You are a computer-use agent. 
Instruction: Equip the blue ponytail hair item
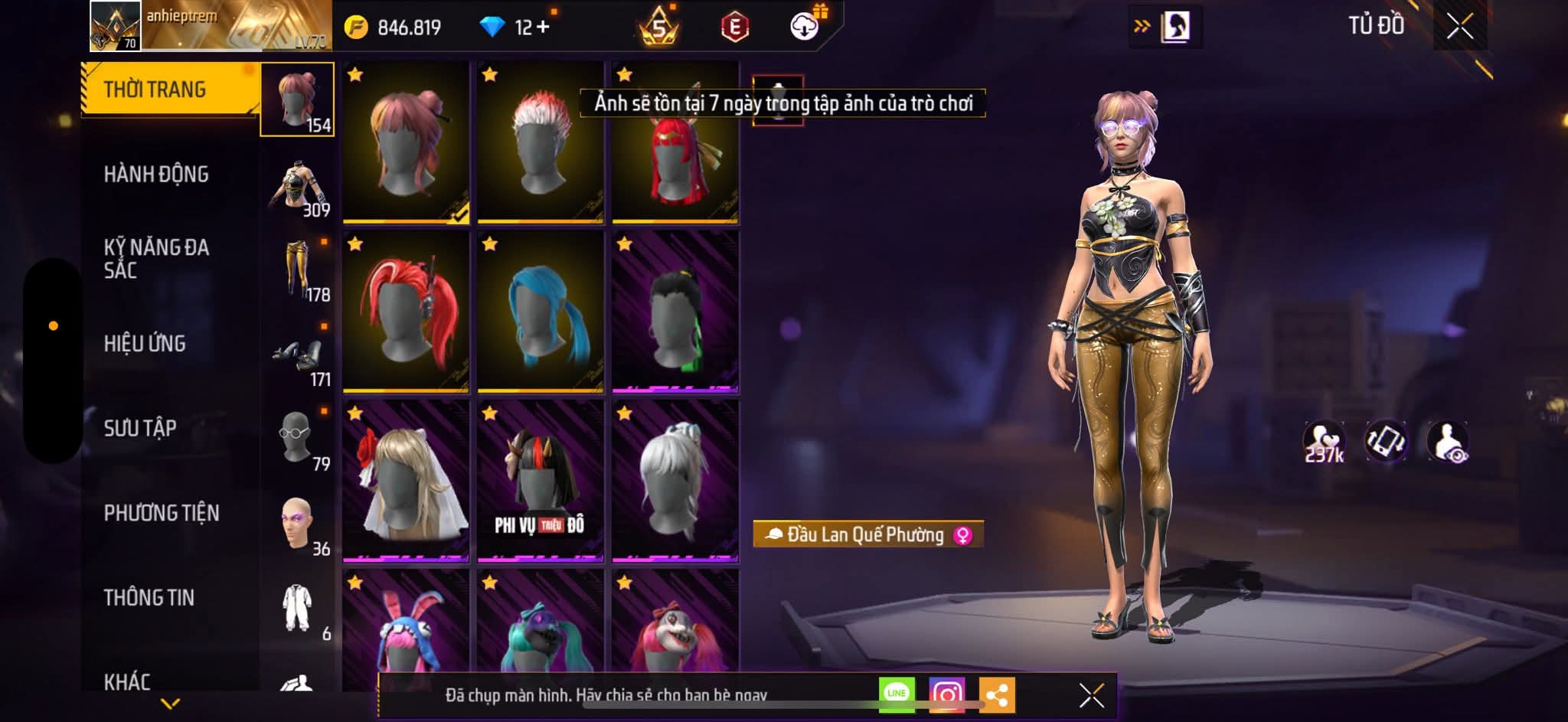(540, 312)
